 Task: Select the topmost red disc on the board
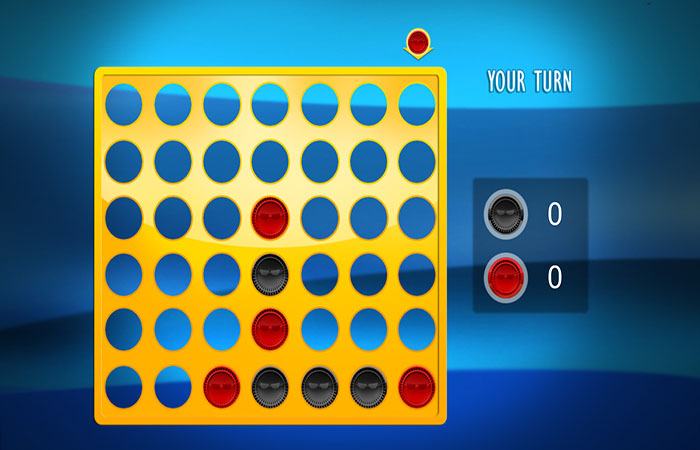[270, 217]
